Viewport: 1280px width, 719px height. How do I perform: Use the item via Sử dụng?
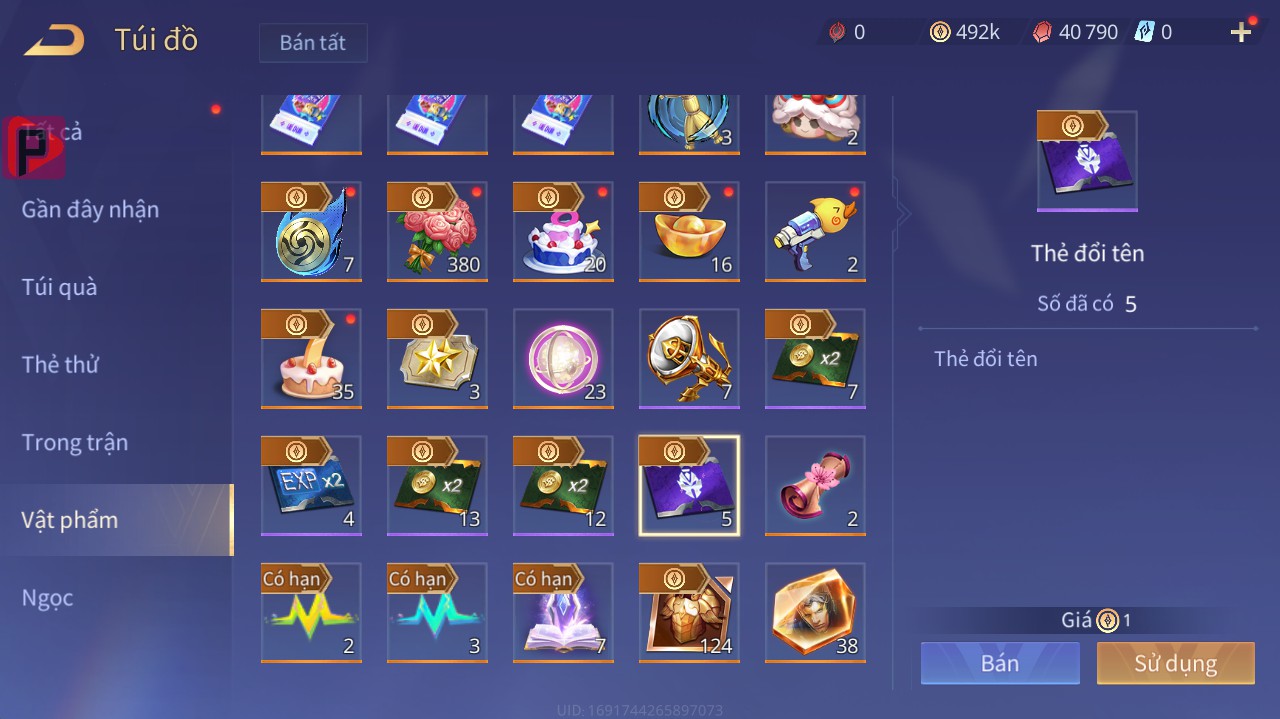[1175, 663]
